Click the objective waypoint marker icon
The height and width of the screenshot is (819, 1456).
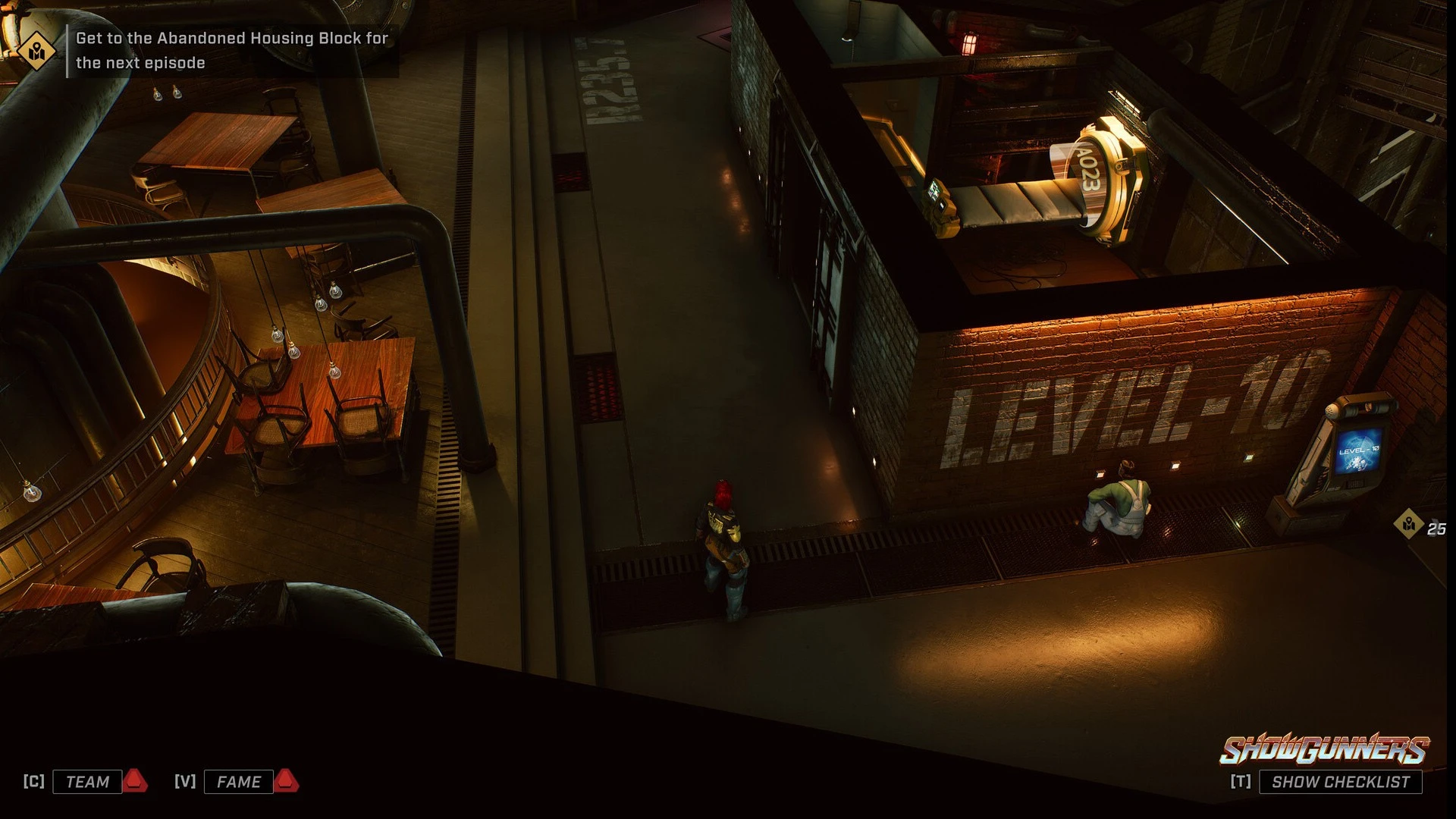1409,524
